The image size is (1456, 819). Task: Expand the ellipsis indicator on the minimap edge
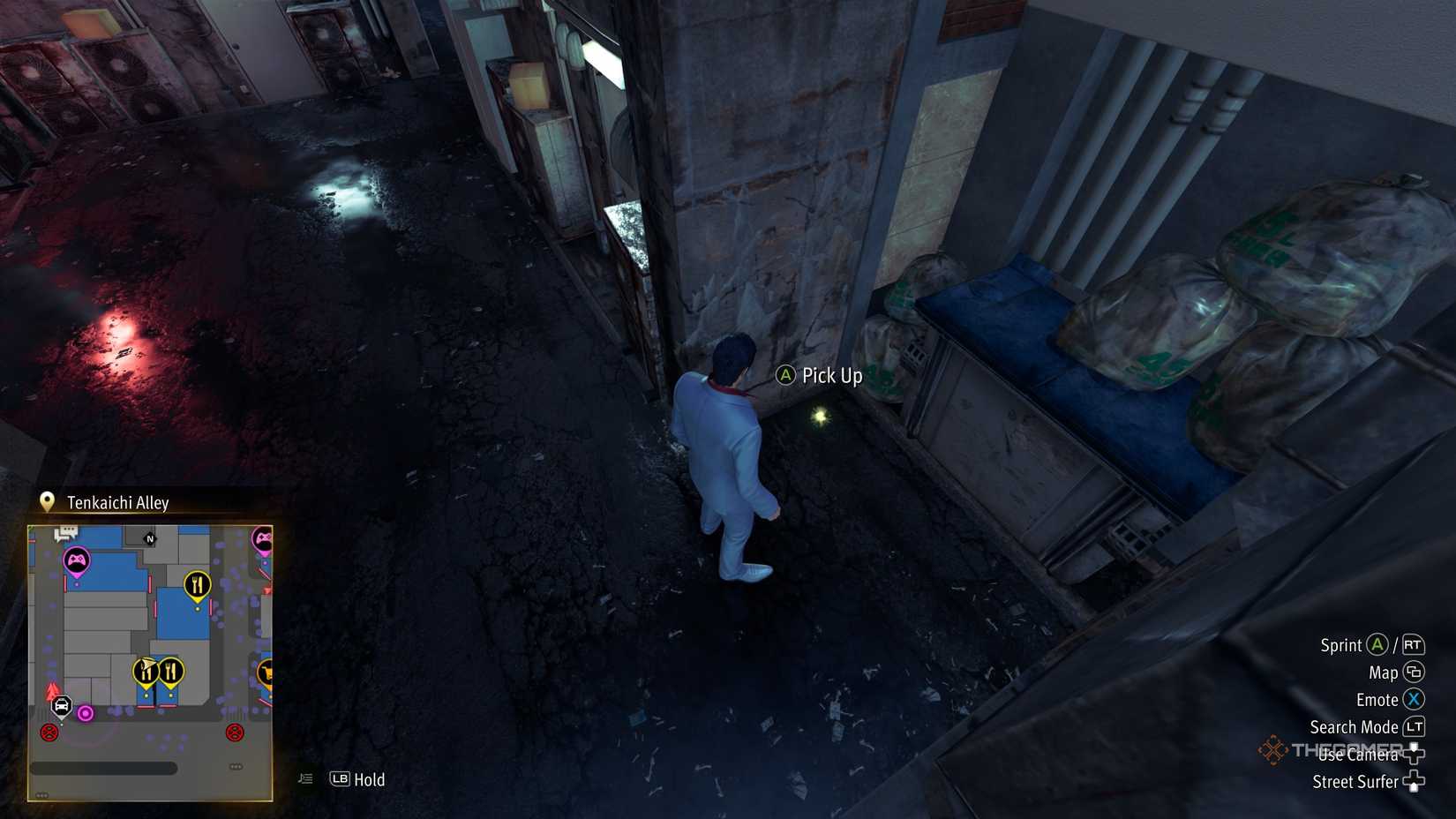tap(236, 767)
